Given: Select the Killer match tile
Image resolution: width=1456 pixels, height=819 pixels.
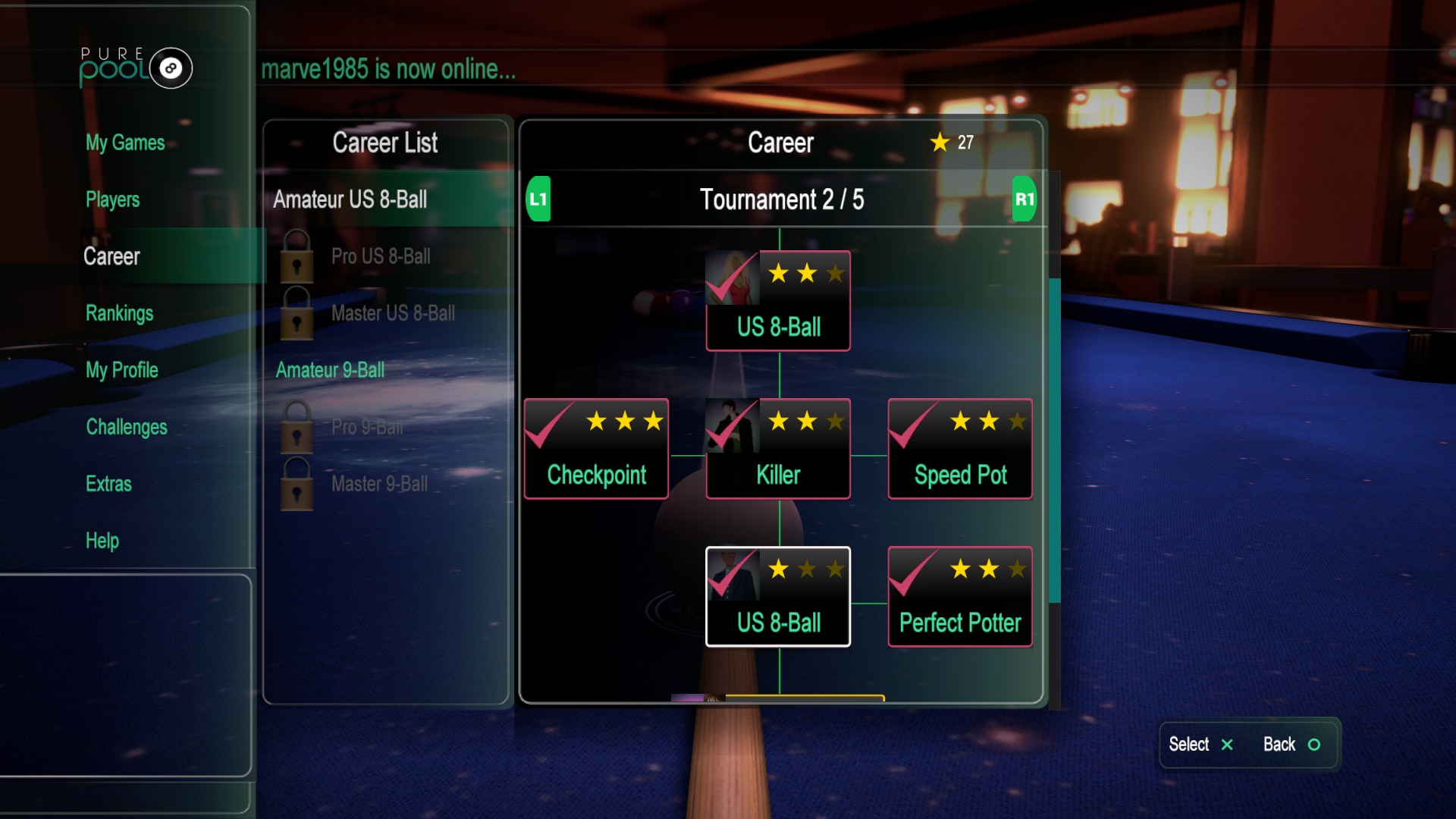Looking at the screenshot, I should [778, 449].
